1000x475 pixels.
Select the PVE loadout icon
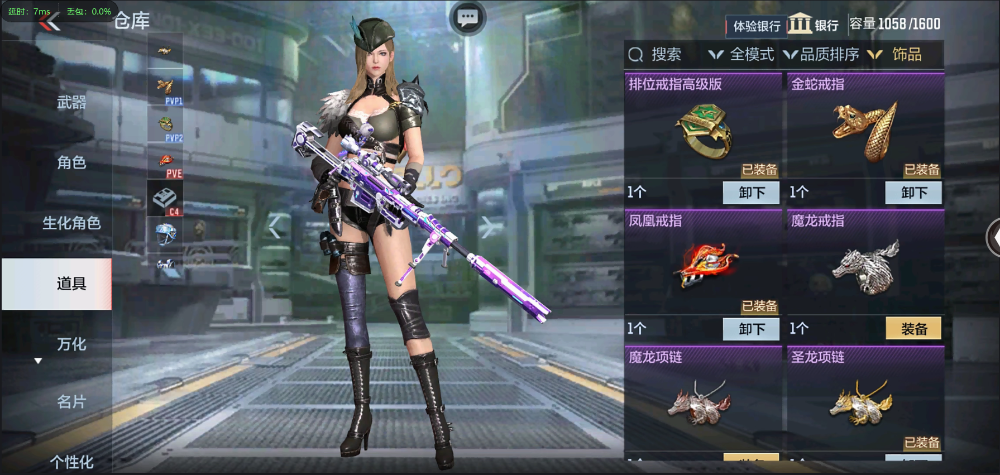pyautogui.click(x=165, y=162)
